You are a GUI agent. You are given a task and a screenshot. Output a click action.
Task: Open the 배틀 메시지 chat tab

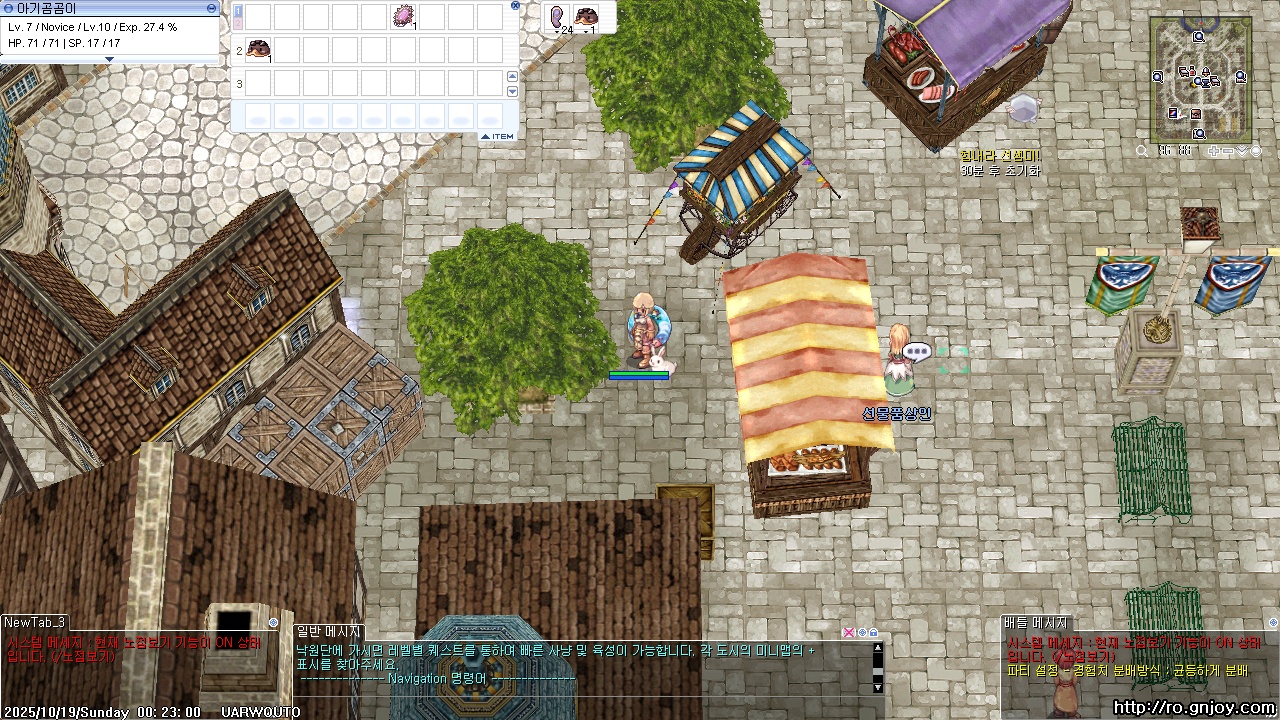click(x=1037, y=622)
